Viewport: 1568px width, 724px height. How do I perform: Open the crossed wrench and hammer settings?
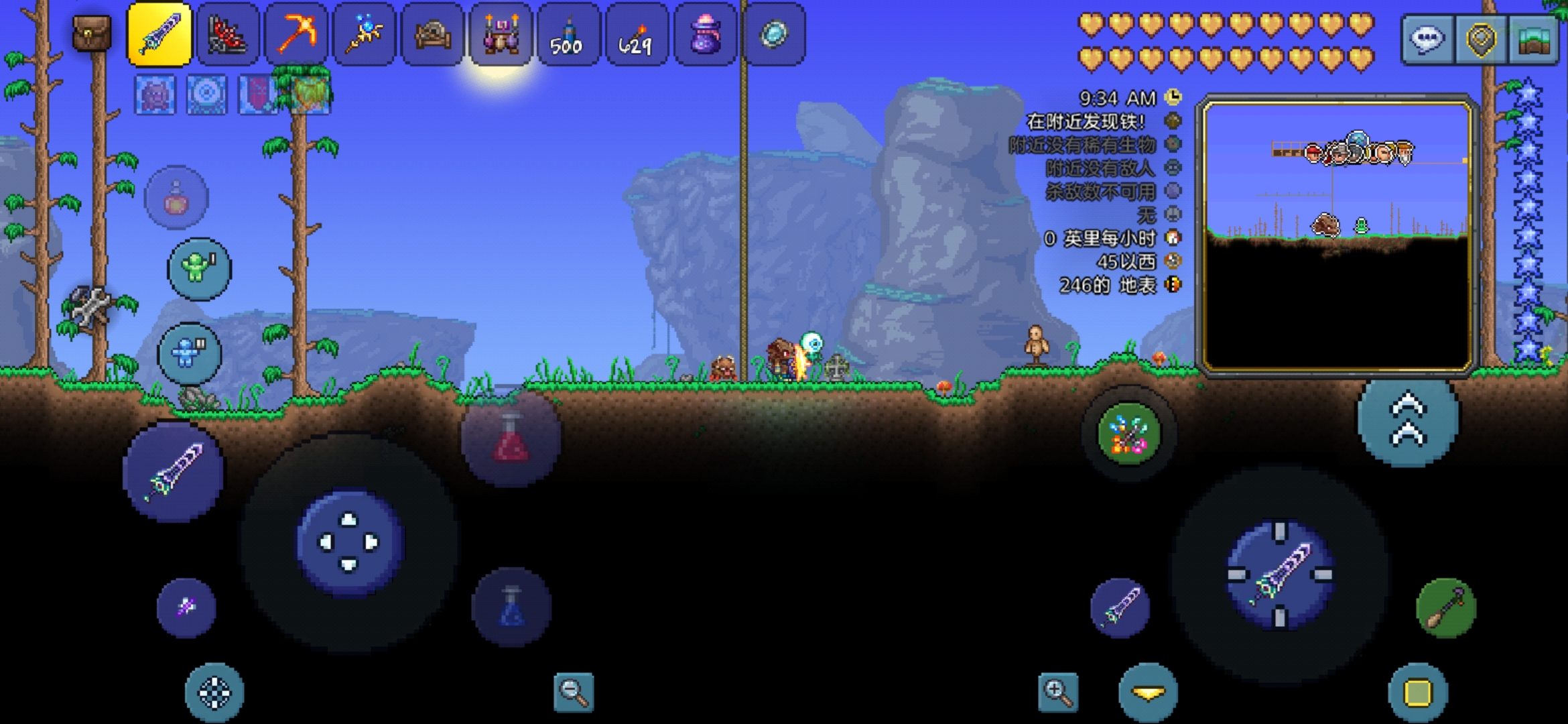(x=90, y=305)
